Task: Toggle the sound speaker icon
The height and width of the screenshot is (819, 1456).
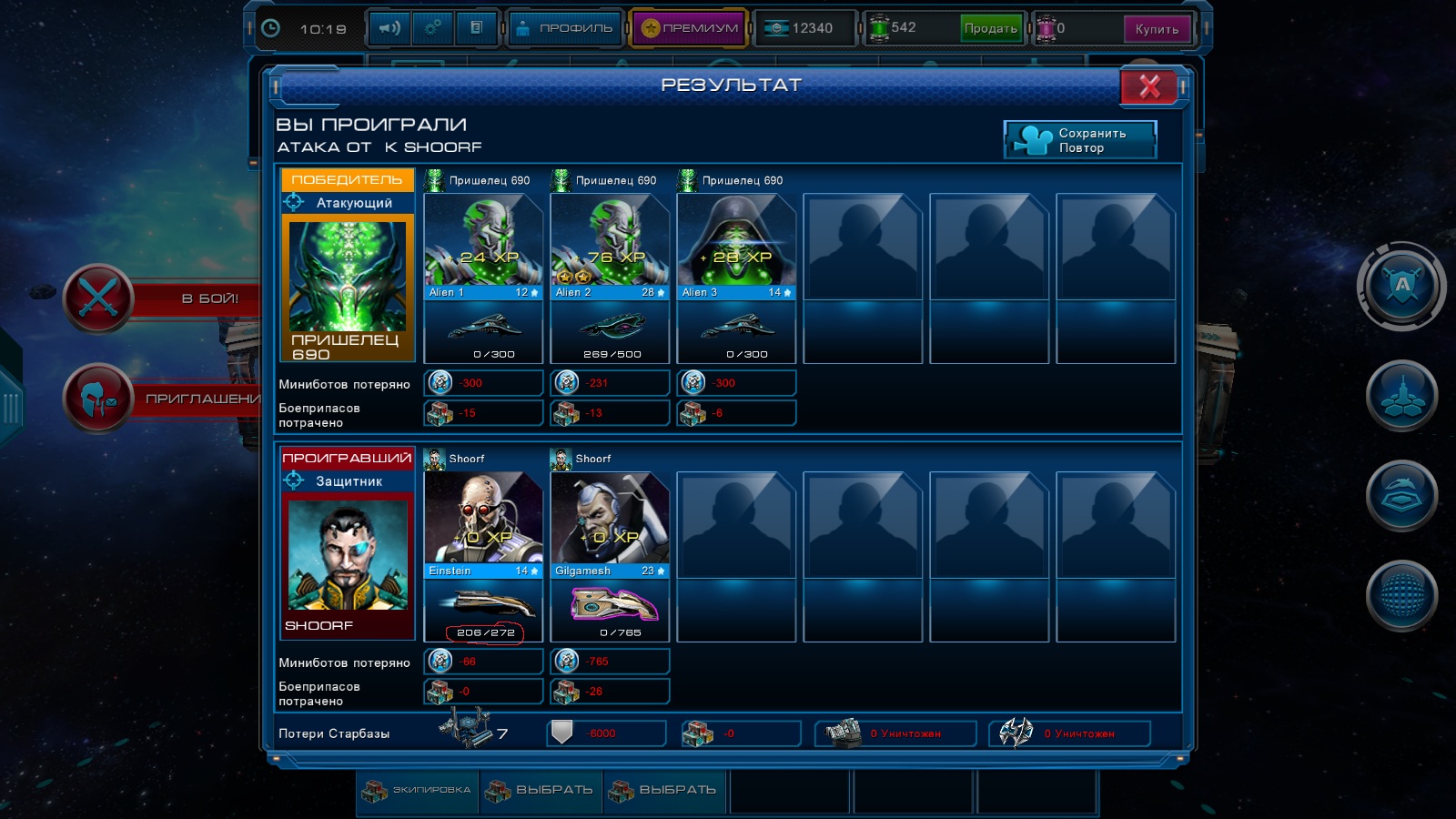Action: [389, 28]
